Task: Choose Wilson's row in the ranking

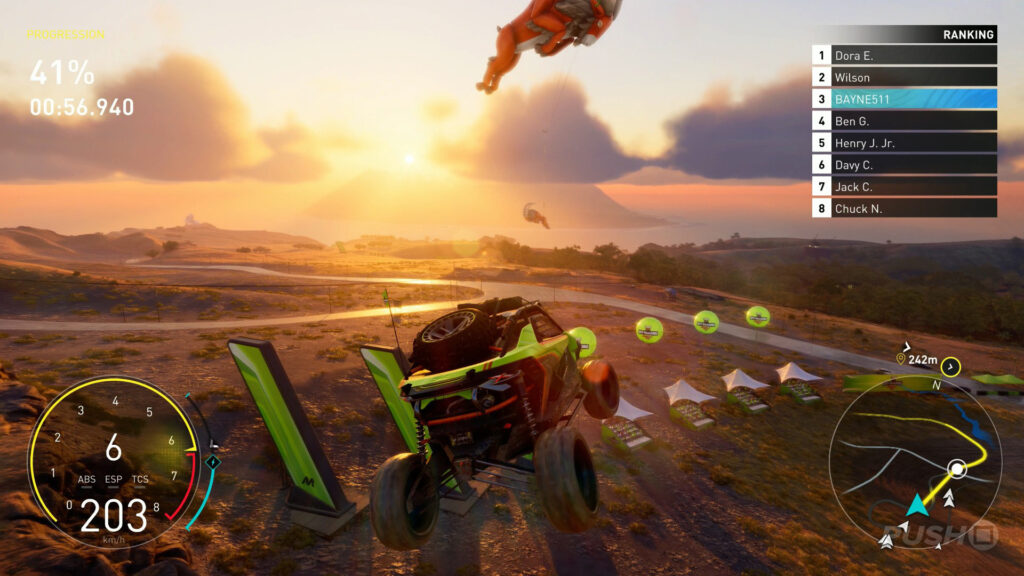Action: point(904,77)
